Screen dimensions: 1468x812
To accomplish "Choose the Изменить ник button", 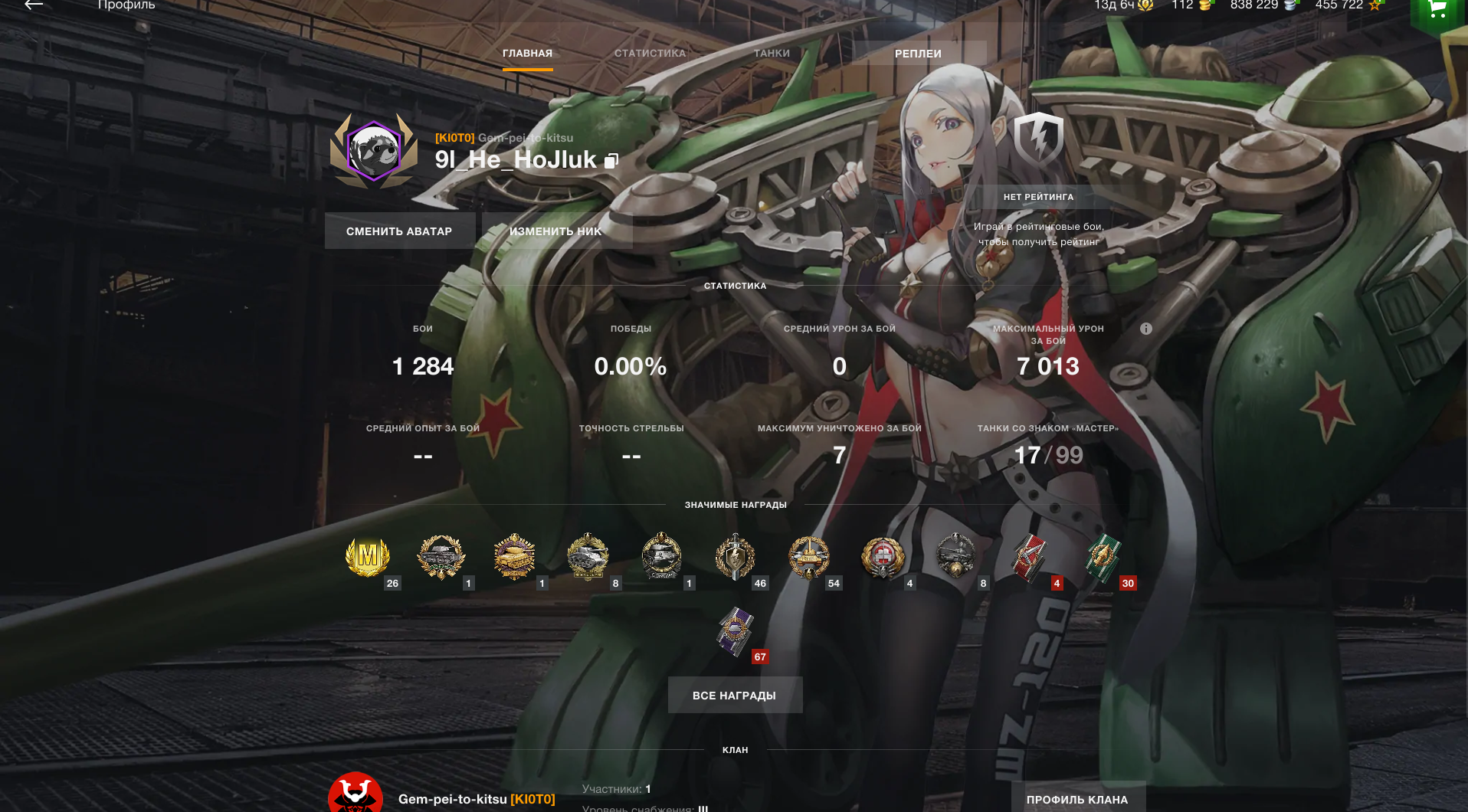I will coord(556,231).
